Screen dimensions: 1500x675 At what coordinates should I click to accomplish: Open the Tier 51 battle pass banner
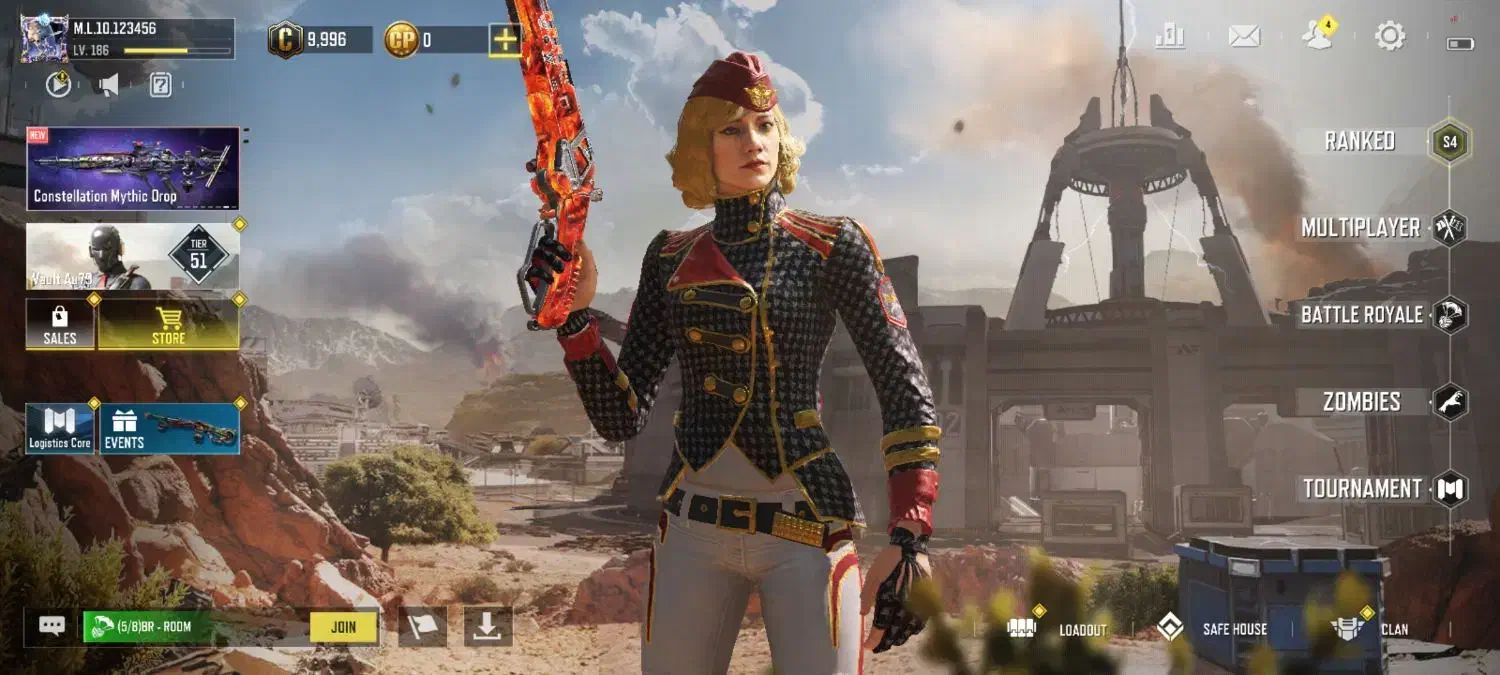point(133,256)
